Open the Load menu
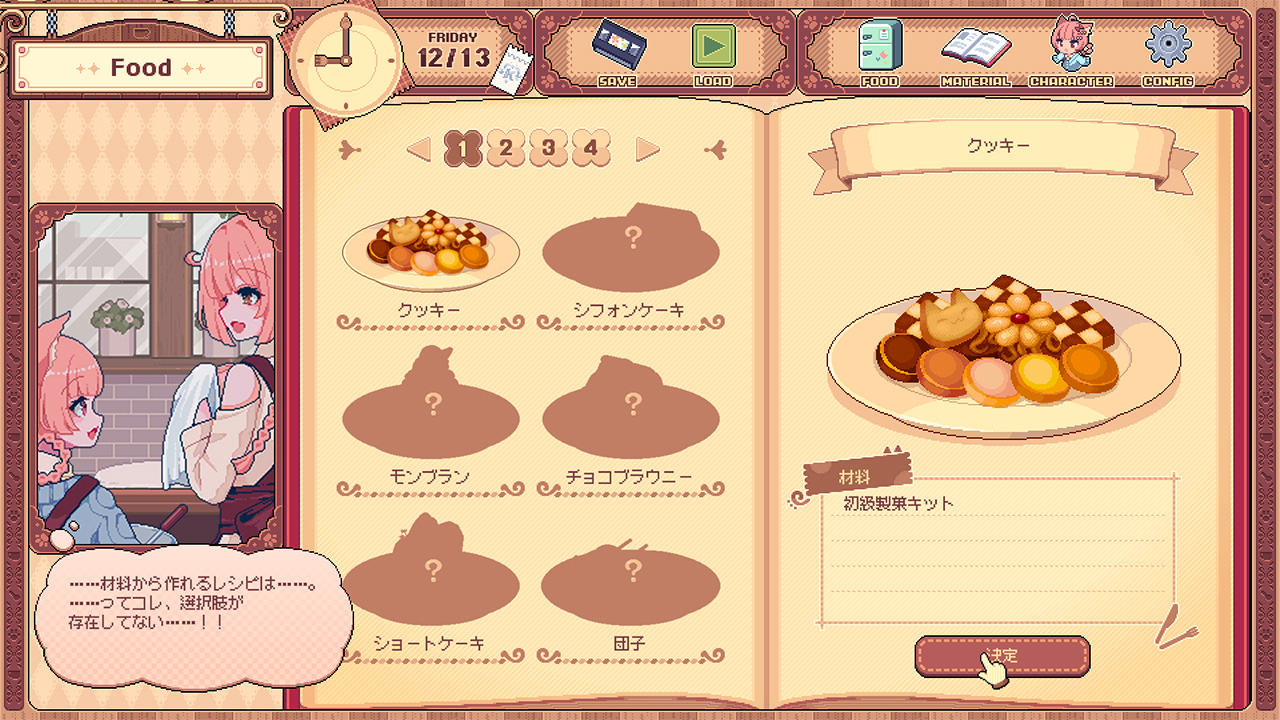 pos(713,48)
